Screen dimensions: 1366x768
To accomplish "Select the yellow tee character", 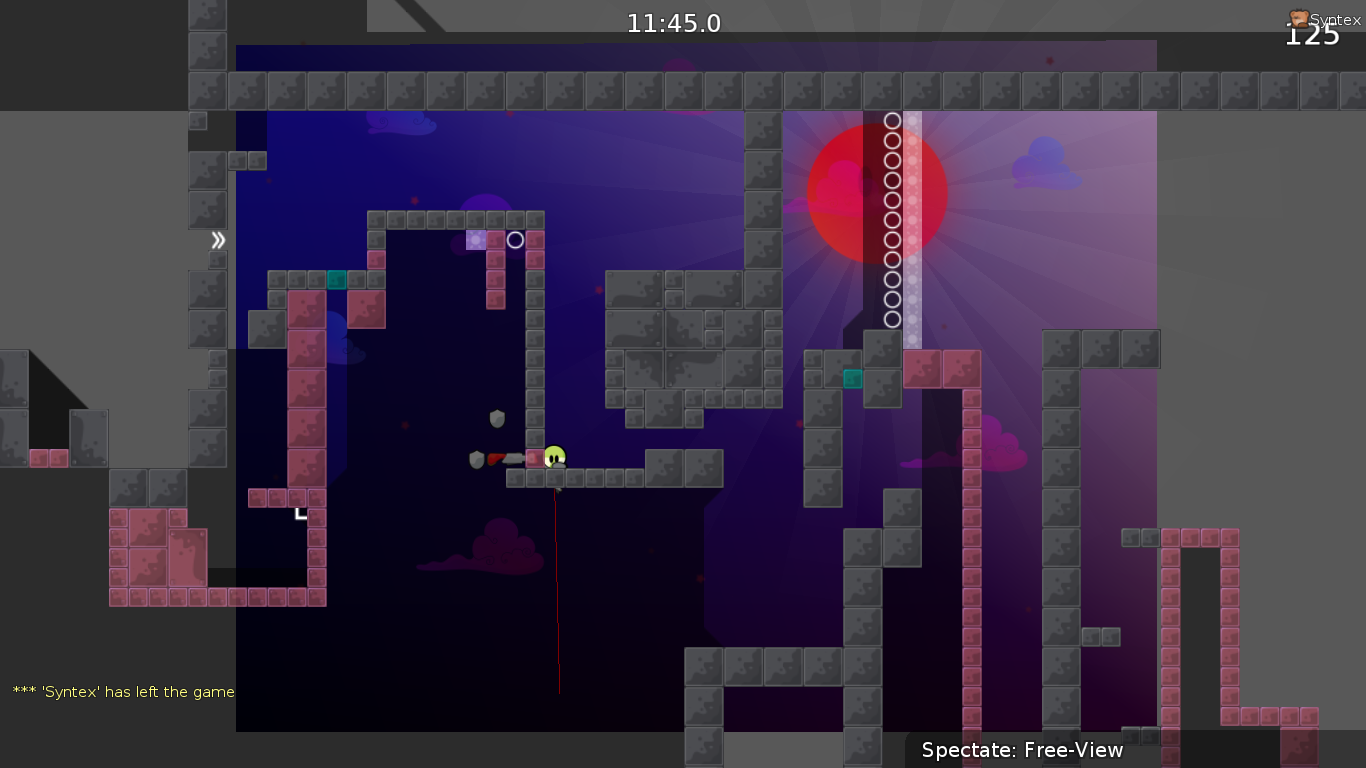I will (553, 456).
